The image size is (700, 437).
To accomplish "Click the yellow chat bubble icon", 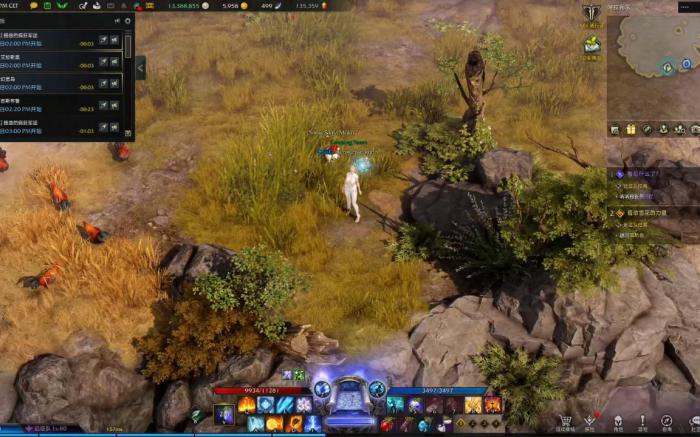I will coord(33,5).
